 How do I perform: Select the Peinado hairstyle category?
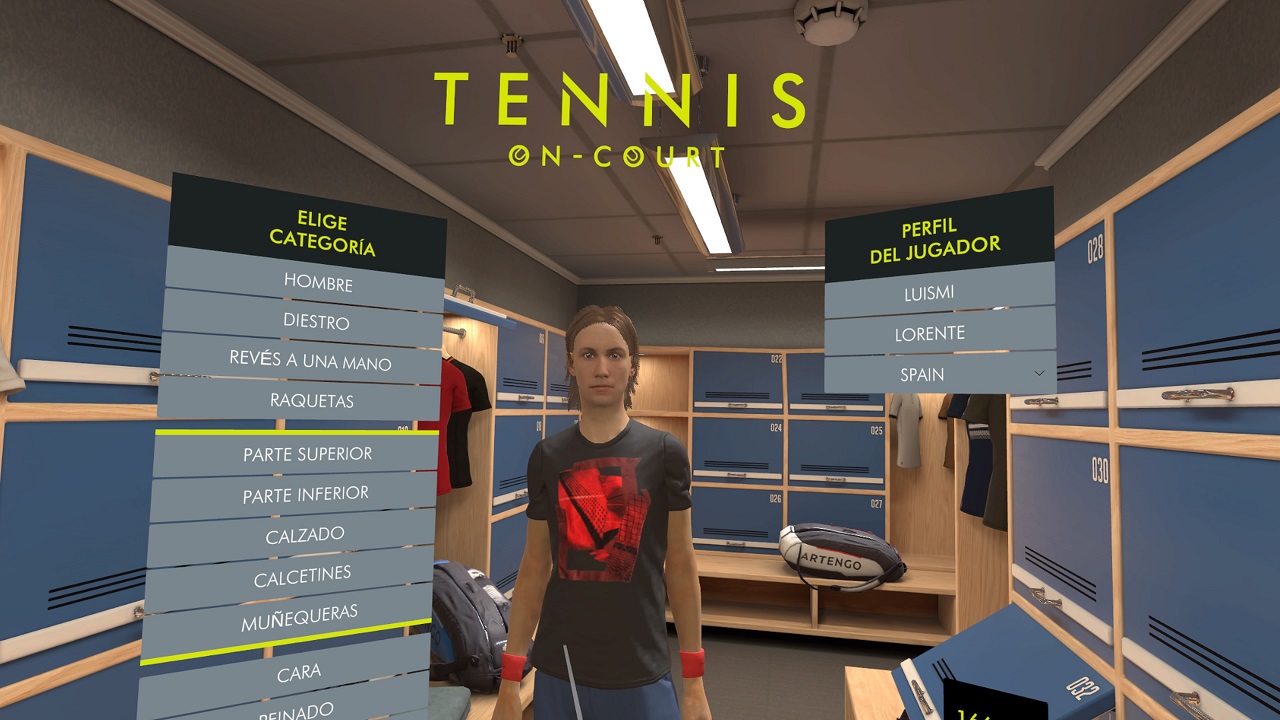[x=296, y=709]
